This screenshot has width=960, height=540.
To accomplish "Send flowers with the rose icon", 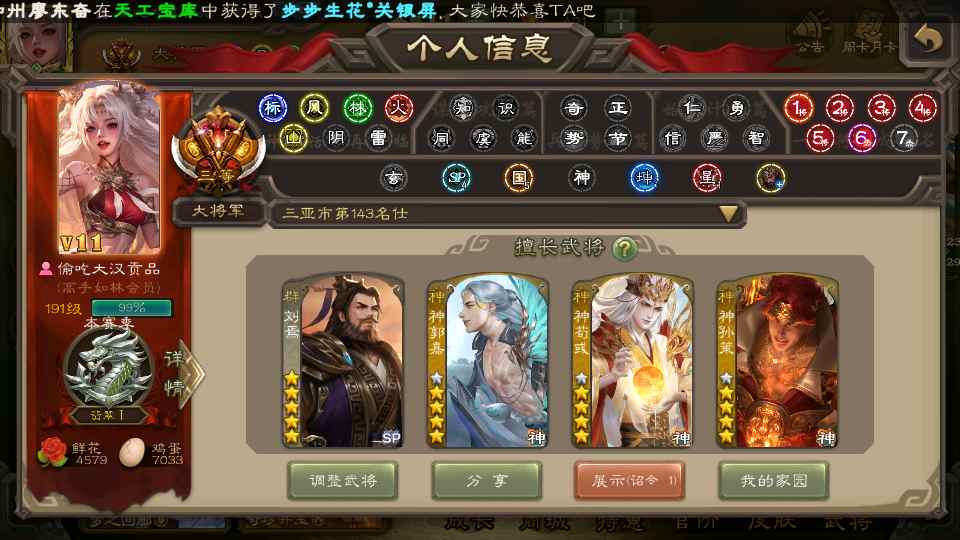I will coord(52,452).
